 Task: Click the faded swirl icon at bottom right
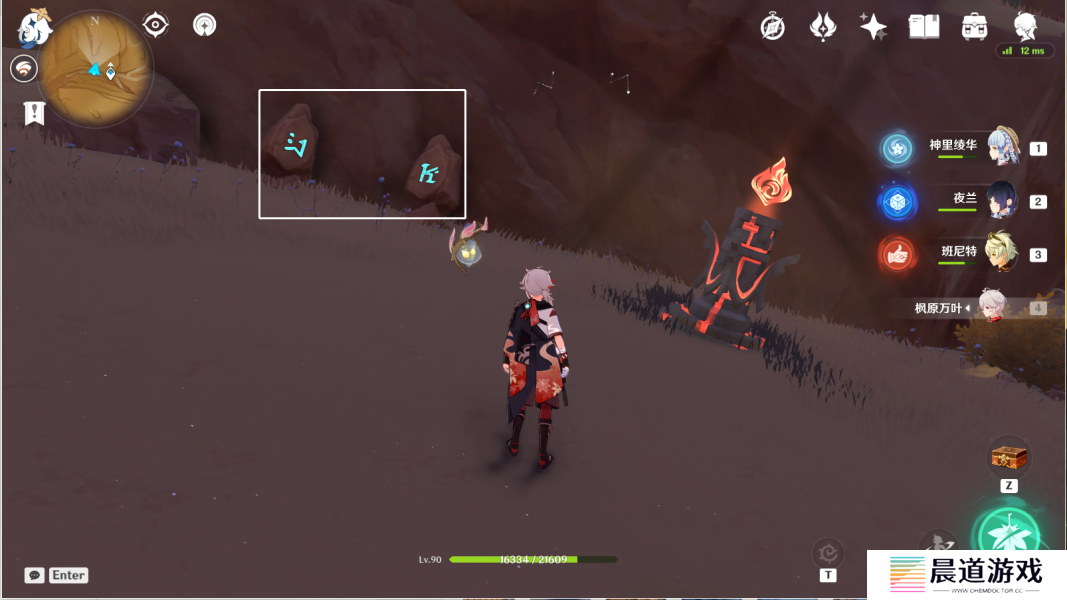(x=828, y=552)
